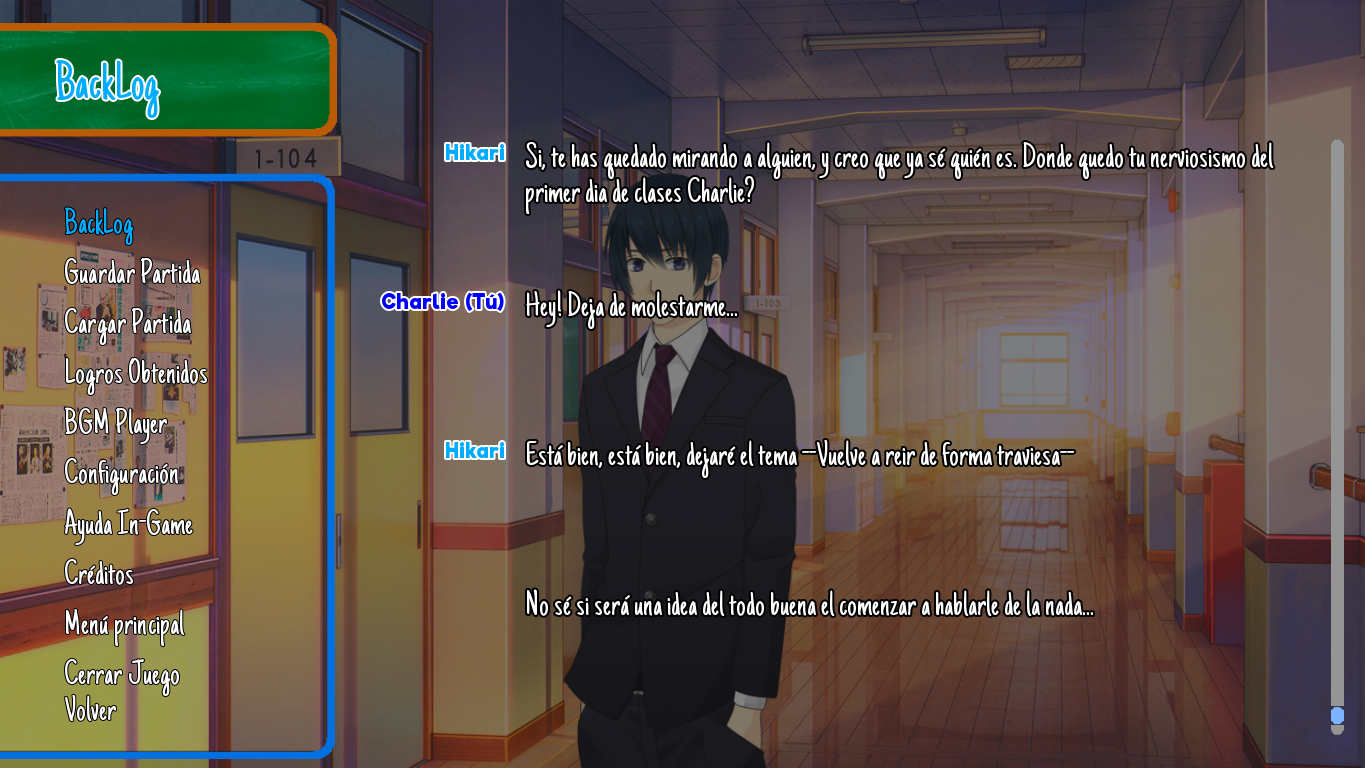This screenshot has width=1365, height=768.
Task: Open the BGM Player
Action: click(x=115, y=424)
